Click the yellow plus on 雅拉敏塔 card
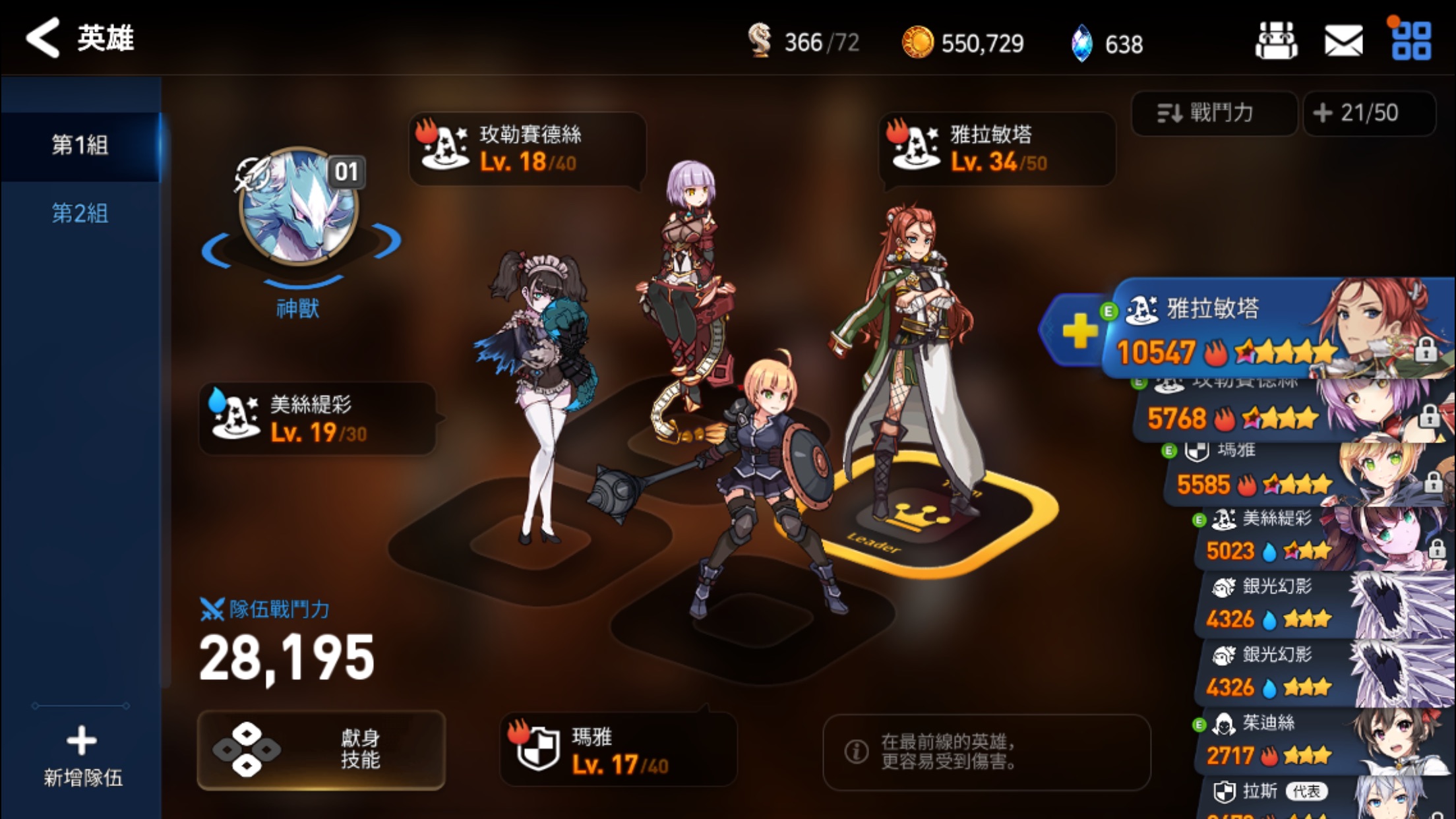1456x819 pixels. (1079, 330)
